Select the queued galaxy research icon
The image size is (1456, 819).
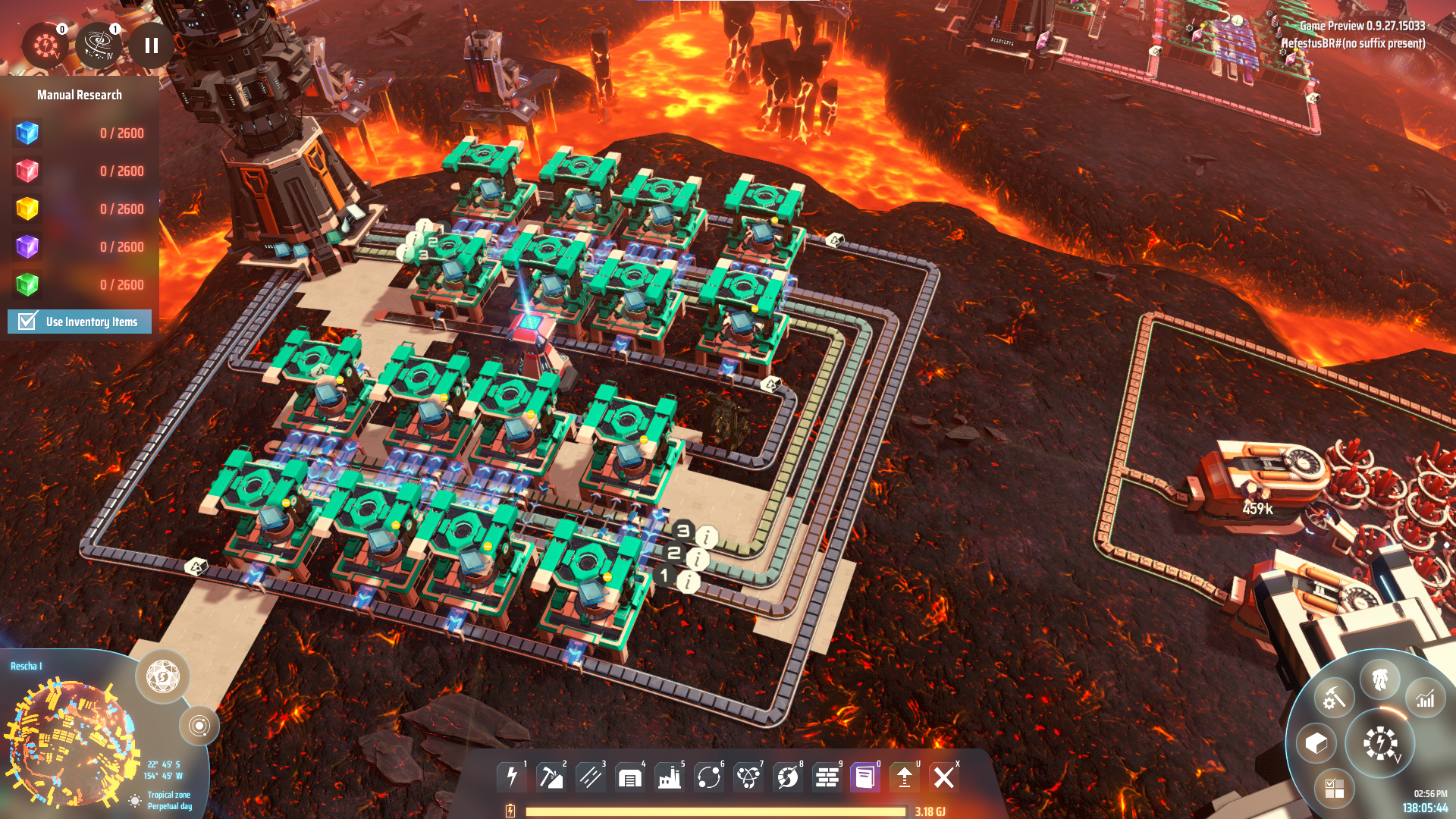(99, 45)
